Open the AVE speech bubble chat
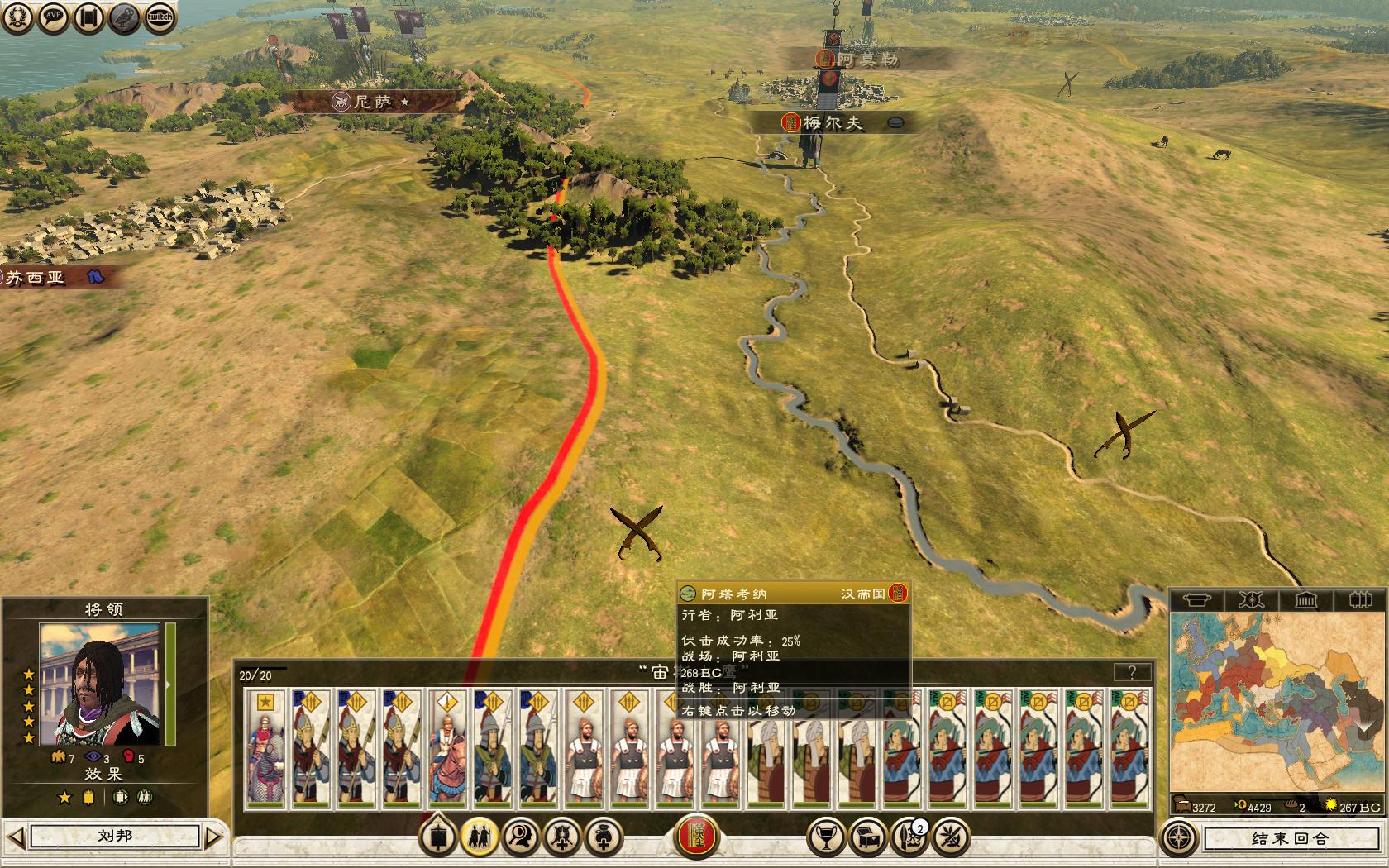The image size is (1389, 868). click(53, 17)
